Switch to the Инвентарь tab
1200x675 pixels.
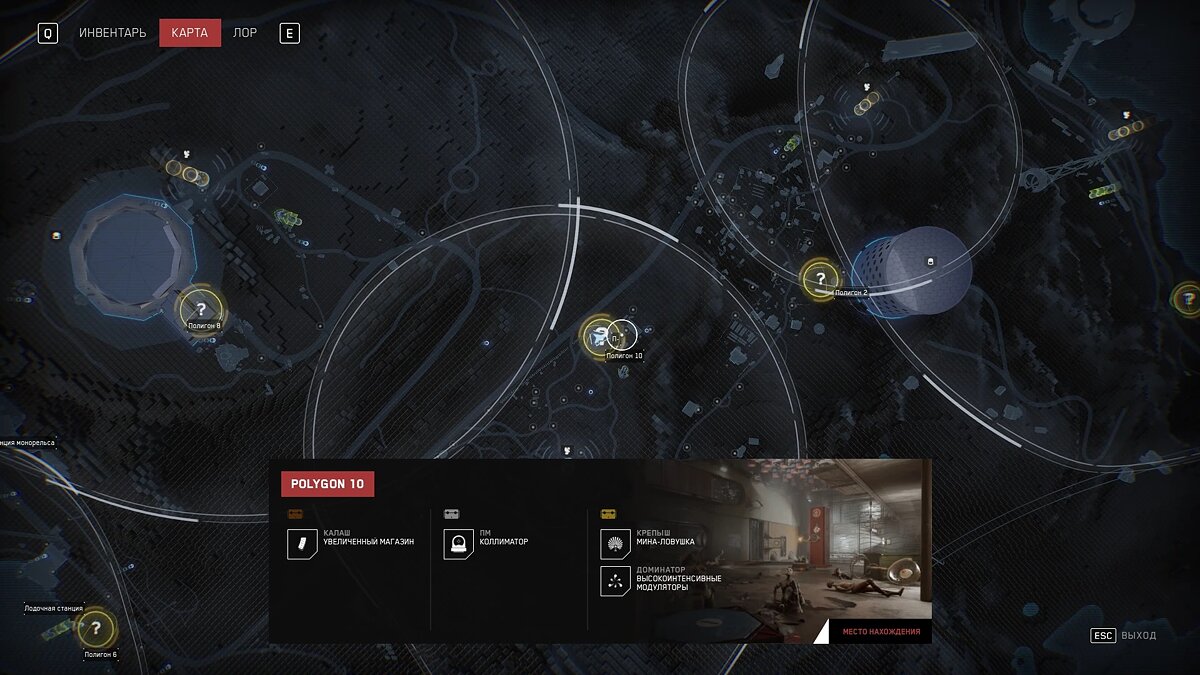coord(112,33)
